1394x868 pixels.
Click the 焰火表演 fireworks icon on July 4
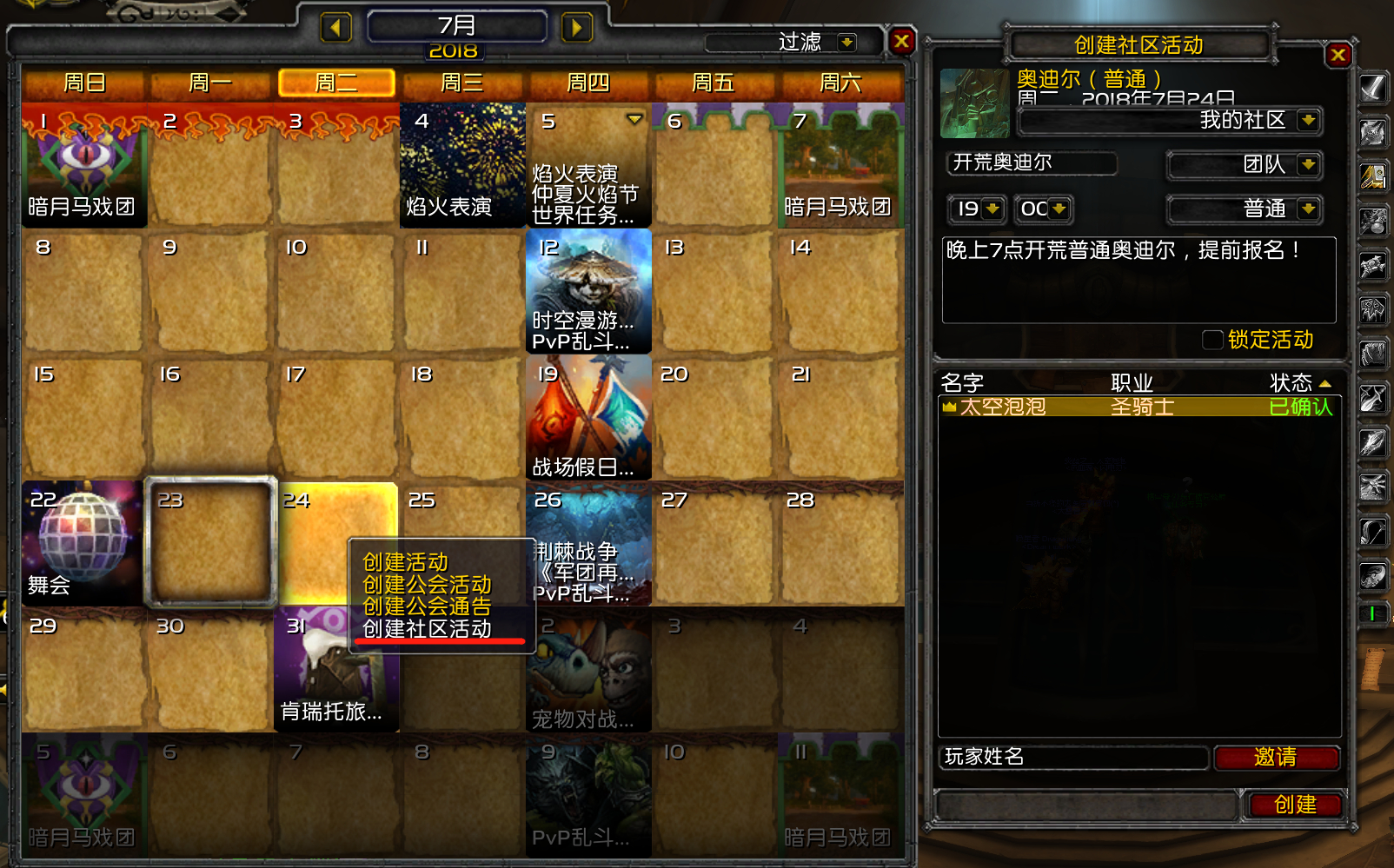coord(461,165)
